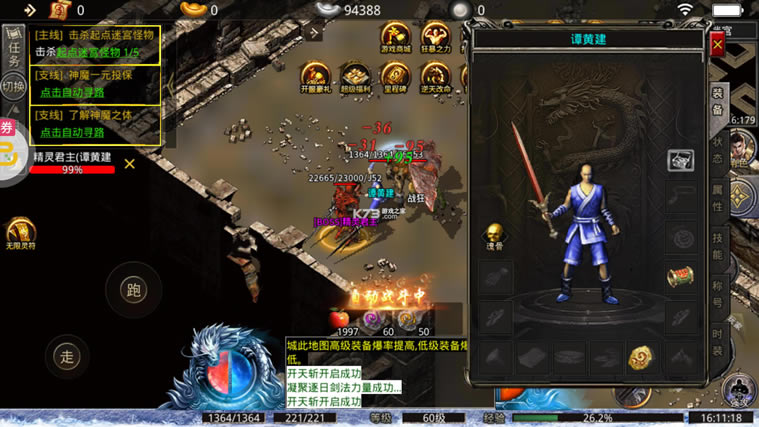The height and width of the screenshot is (427, 759).
Task: Open the 逆天改命 icon
Action: point(435,75)
